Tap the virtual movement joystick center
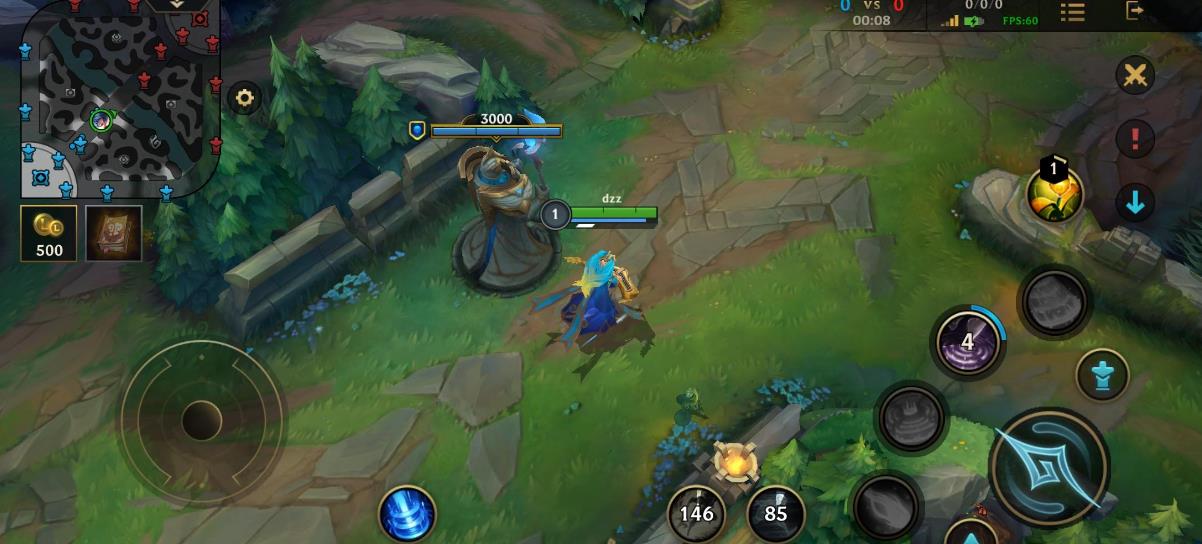1202x544 pixels. [201, 420]
